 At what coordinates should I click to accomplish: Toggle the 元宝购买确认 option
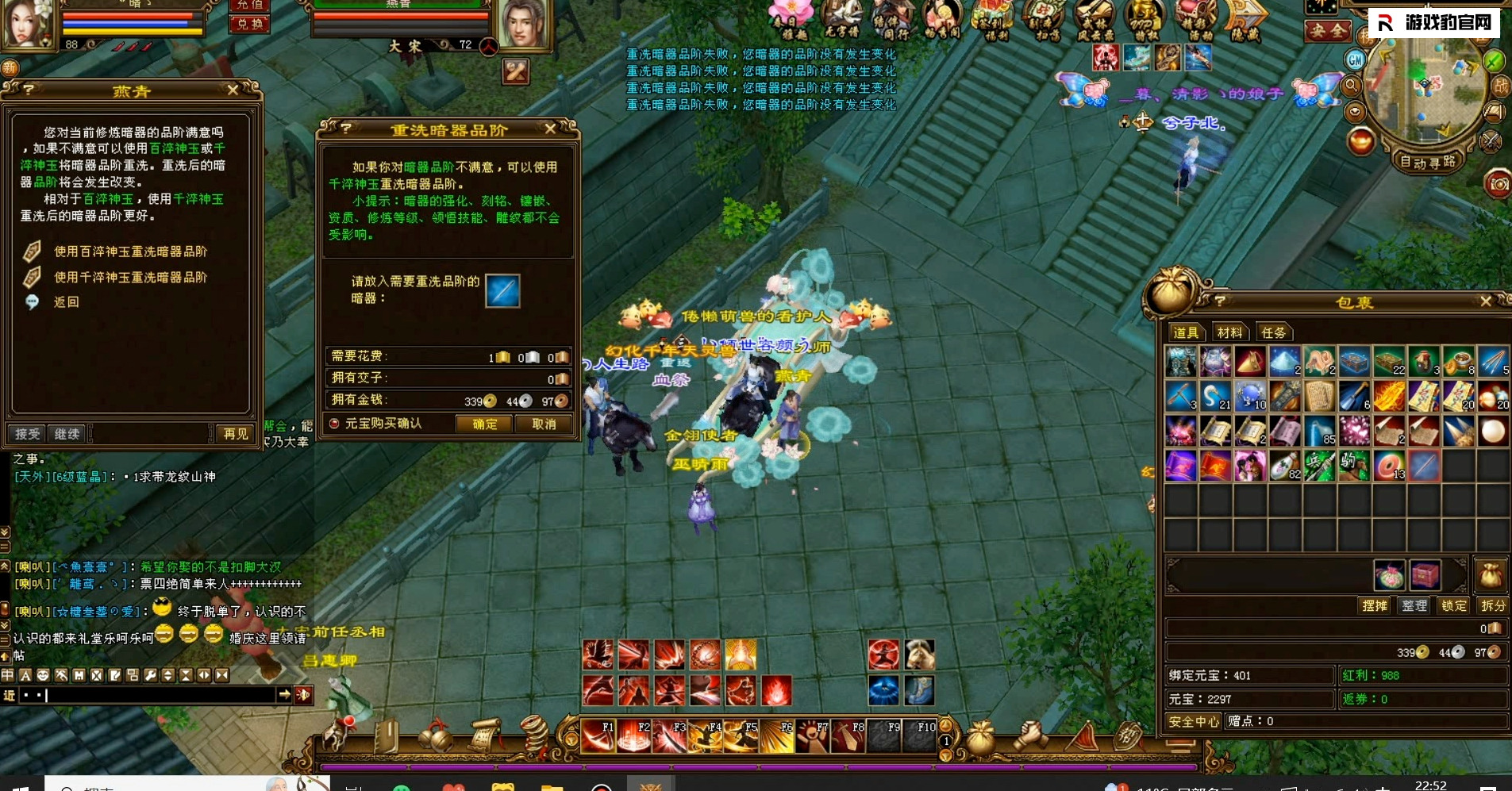point(335,424)
